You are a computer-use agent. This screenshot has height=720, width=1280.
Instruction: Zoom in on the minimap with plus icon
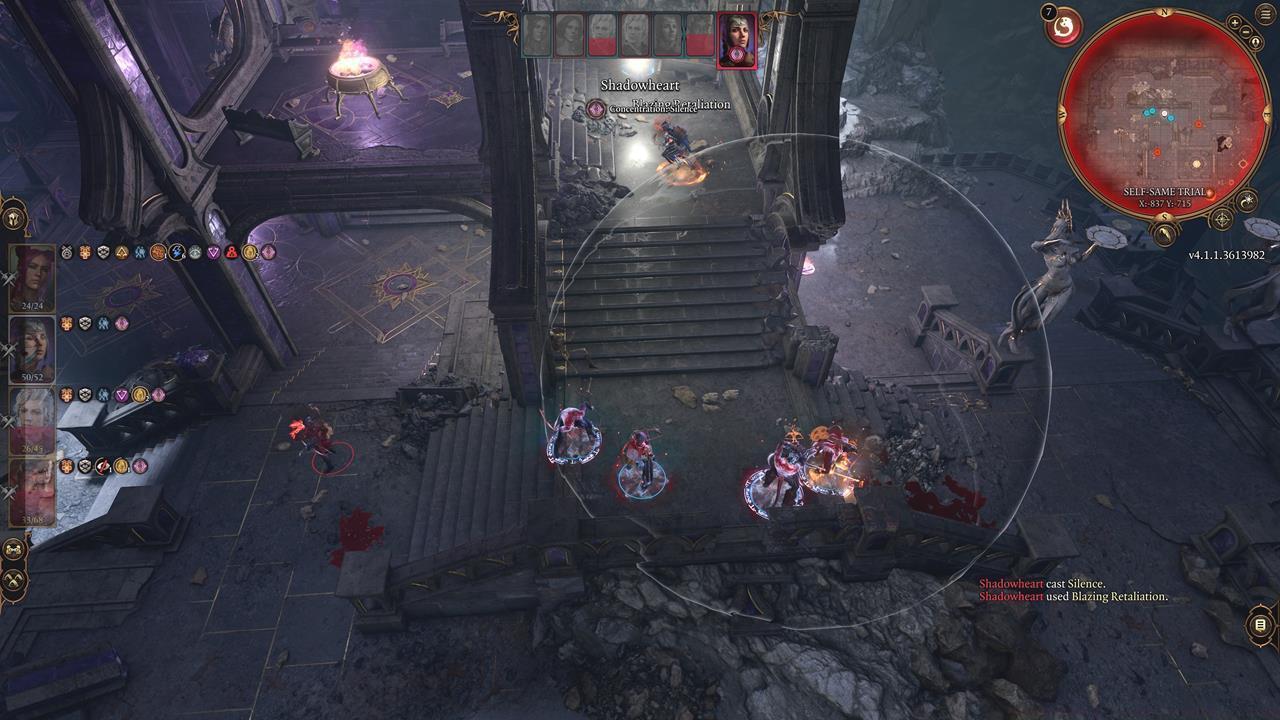pyautogui.click(x=1234, y=23)
